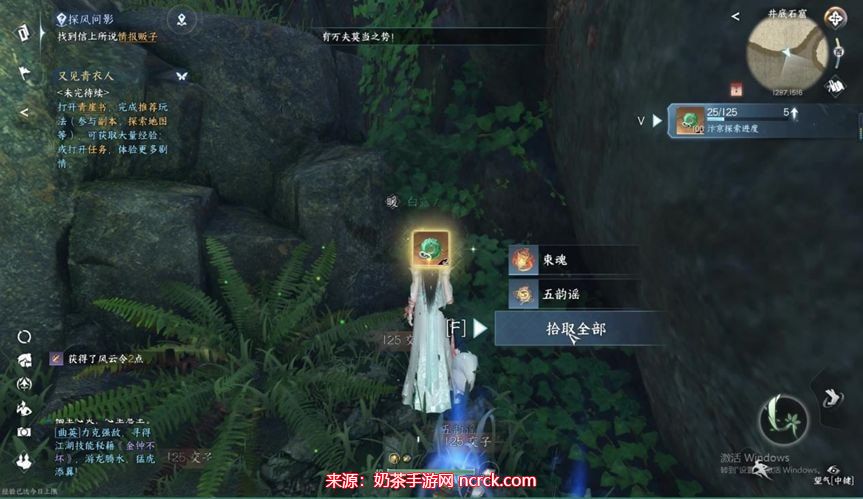Click the circular ring icon on left sidebar
Image resolution: width=863 pixels, height=499 pixels.
pos(24,337)
